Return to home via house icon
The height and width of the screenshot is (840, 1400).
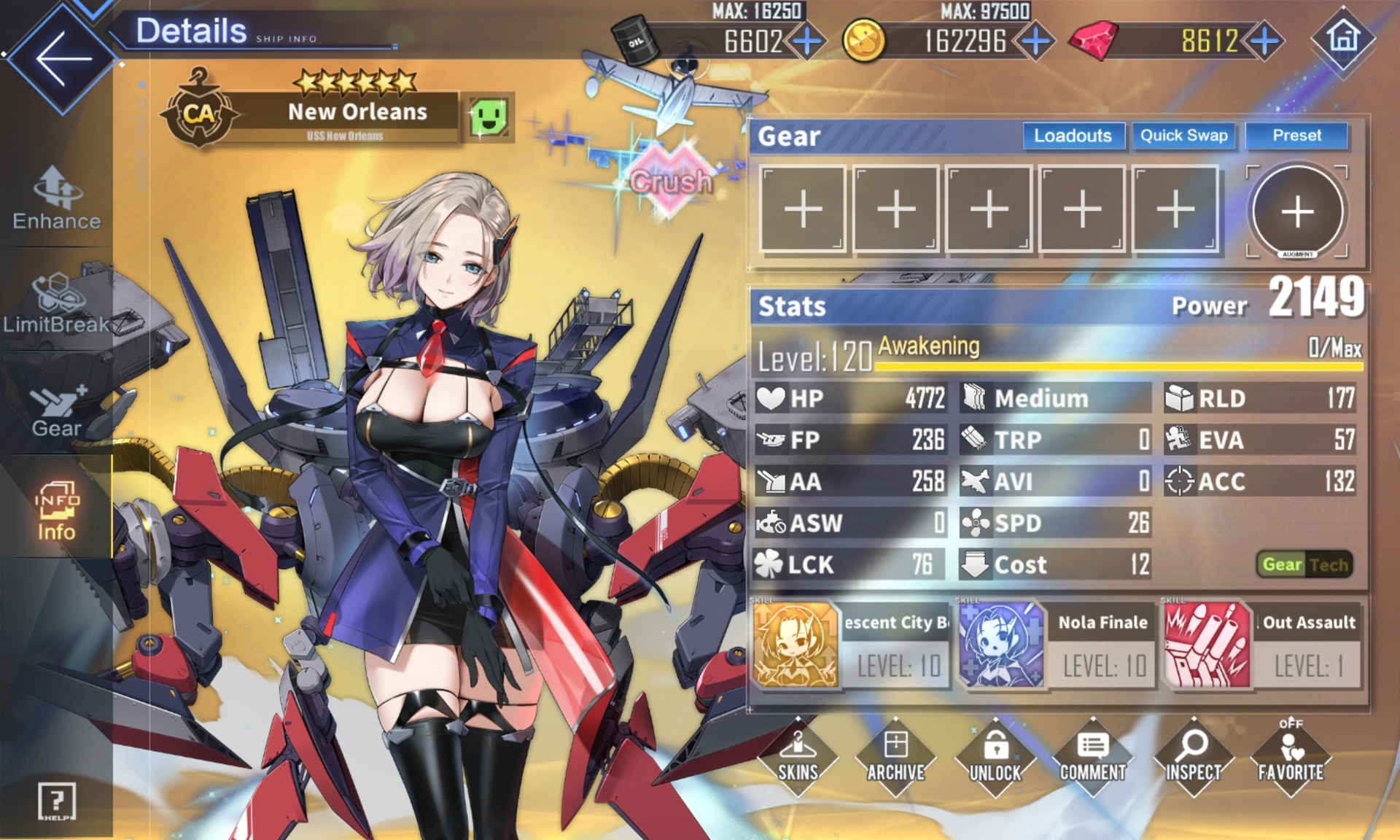click(x=1343, y=38)
